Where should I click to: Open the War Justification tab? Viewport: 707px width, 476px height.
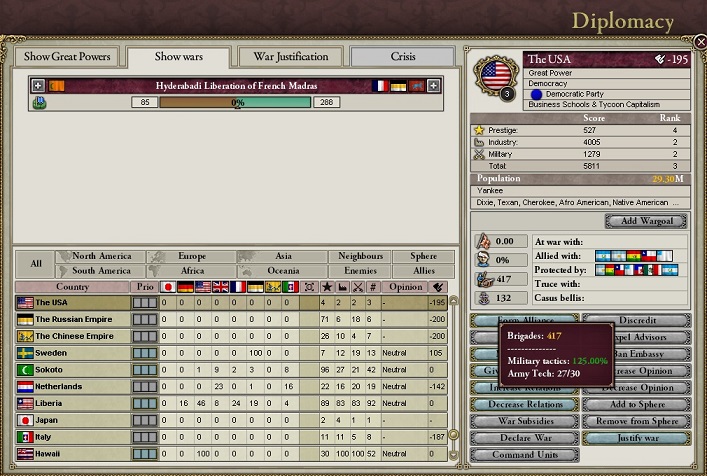tap(290, 56)
